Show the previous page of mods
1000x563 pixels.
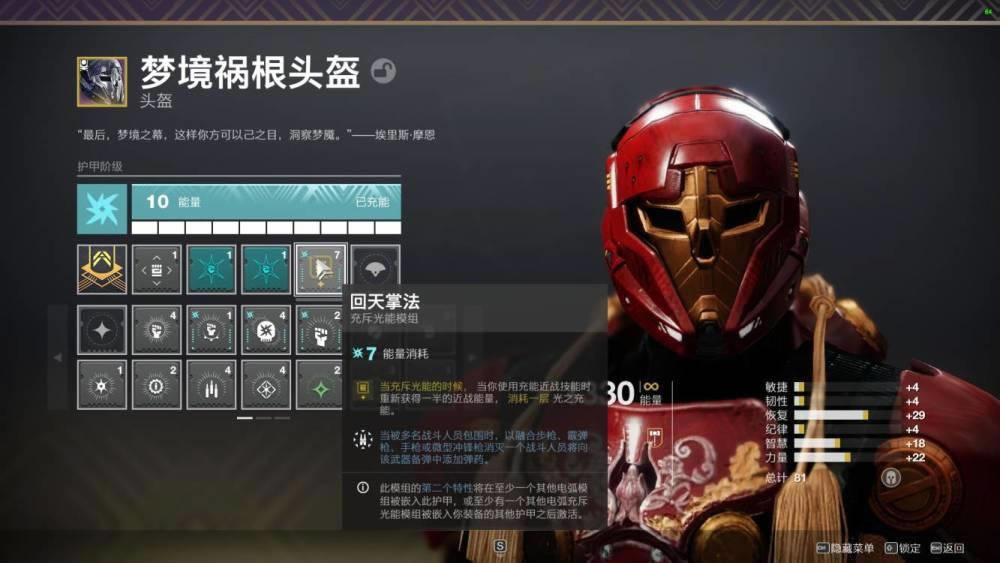coord(58,357)
